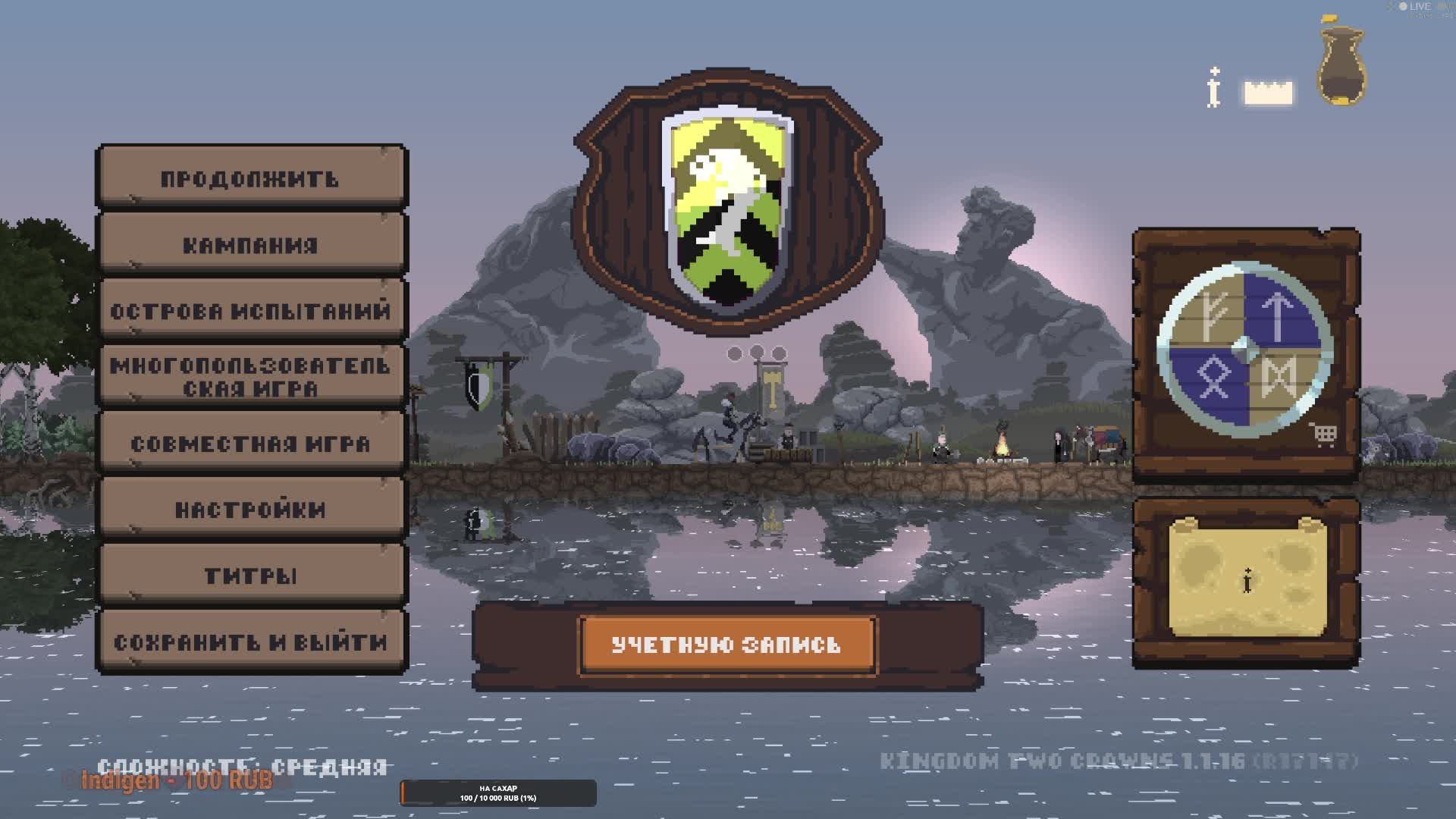Click the heraldic shield coat of arms
The image size is (1456, 819).
(728, 209)
